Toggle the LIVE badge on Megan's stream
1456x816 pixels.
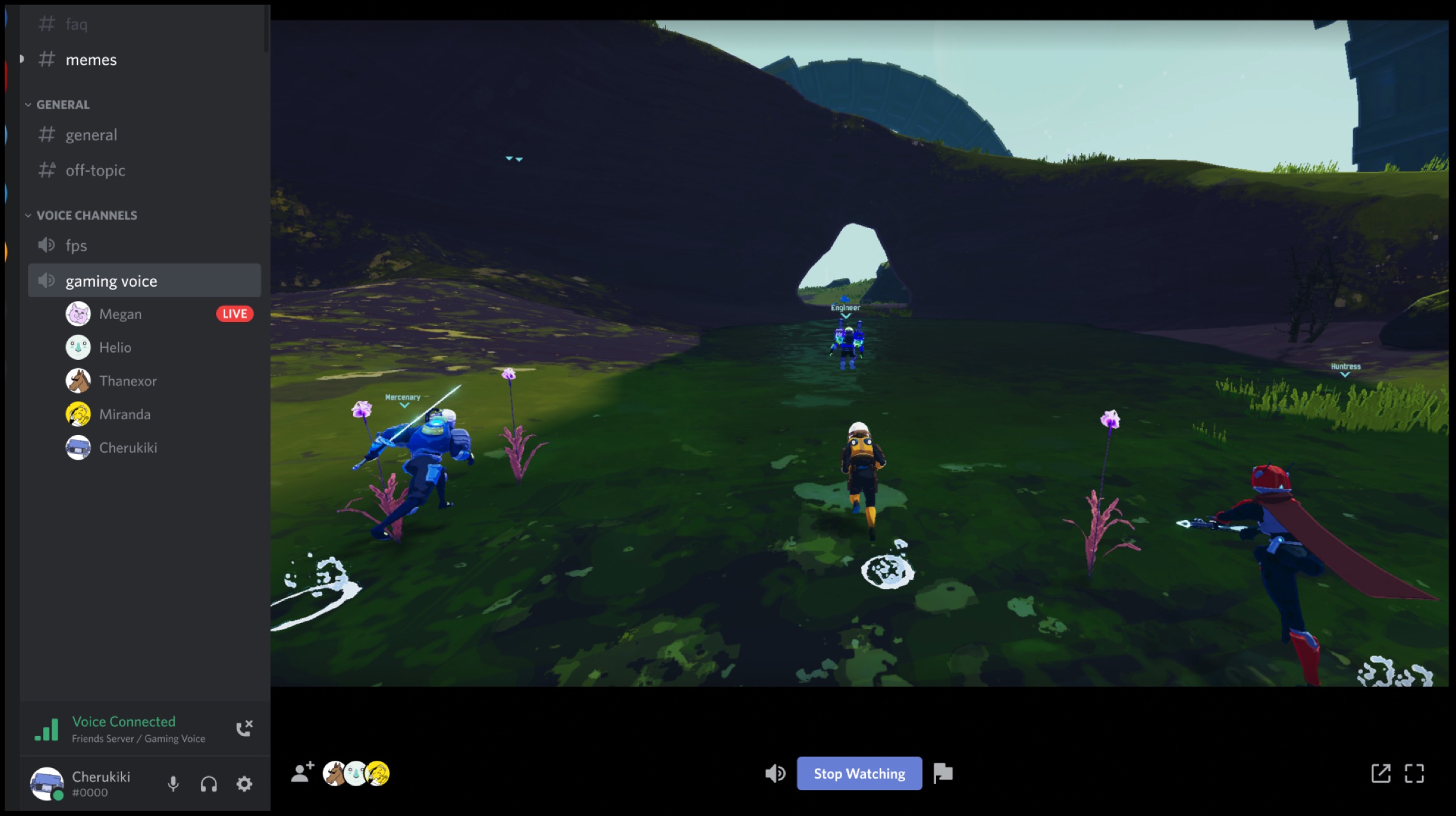tap(234, 314)
